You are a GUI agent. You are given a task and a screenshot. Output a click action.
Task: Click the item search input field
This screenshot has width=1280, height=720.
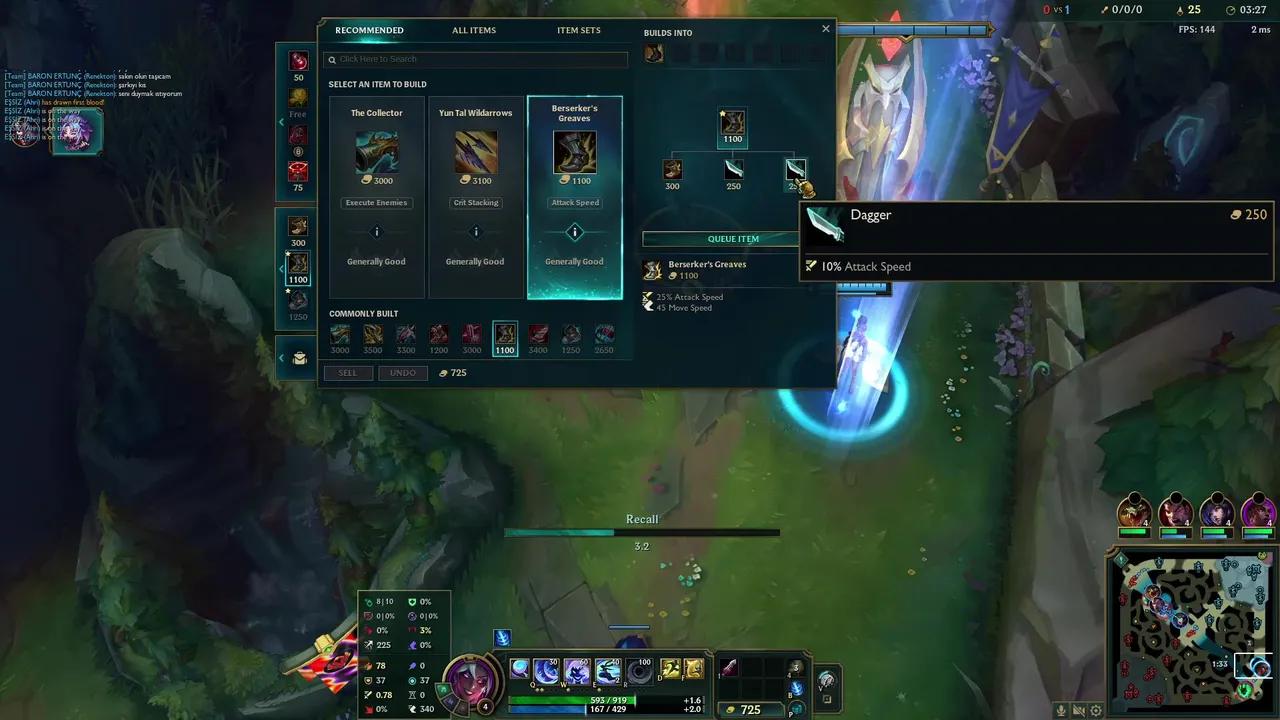coord(474,60)
